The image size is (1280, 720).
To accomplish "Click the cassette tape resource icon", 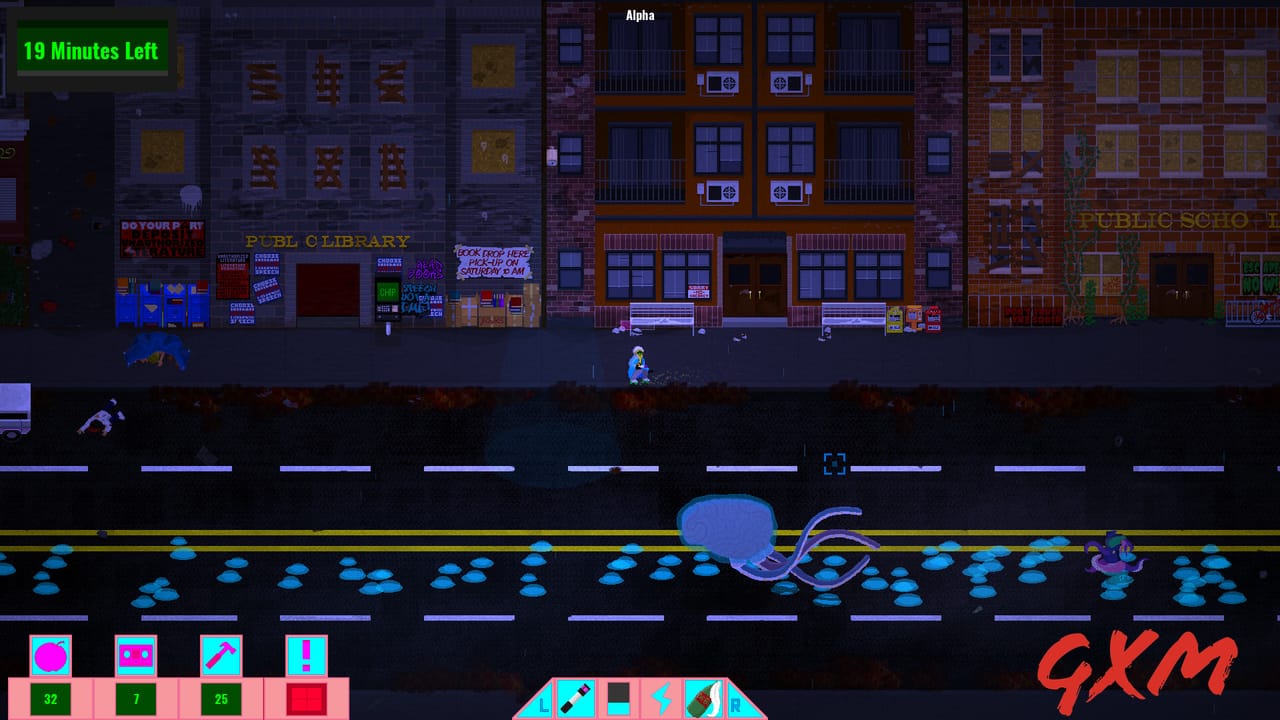I will coord(136,656).
